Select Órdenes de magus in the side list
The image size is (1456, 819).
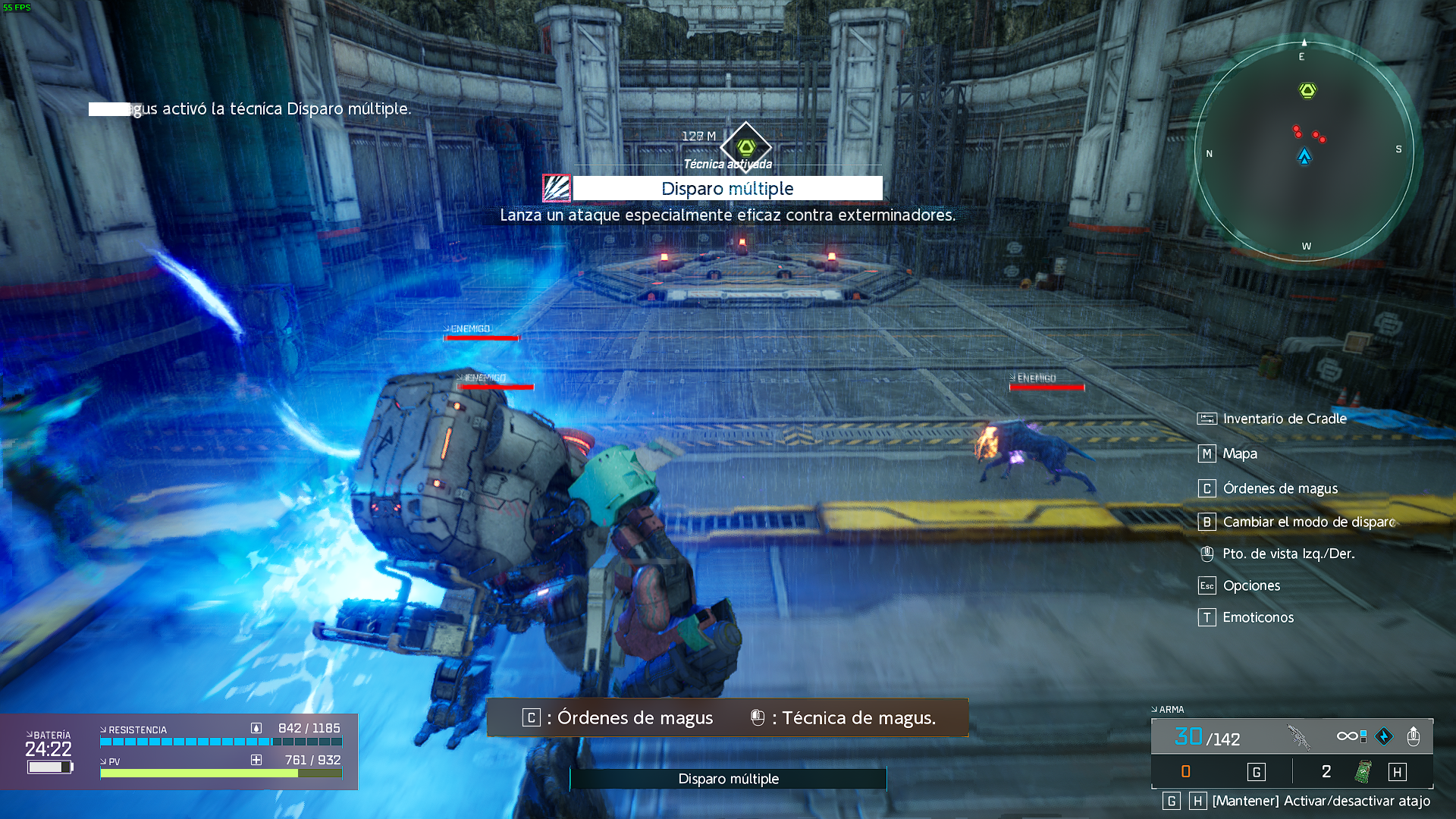[x=1279, y=488]
